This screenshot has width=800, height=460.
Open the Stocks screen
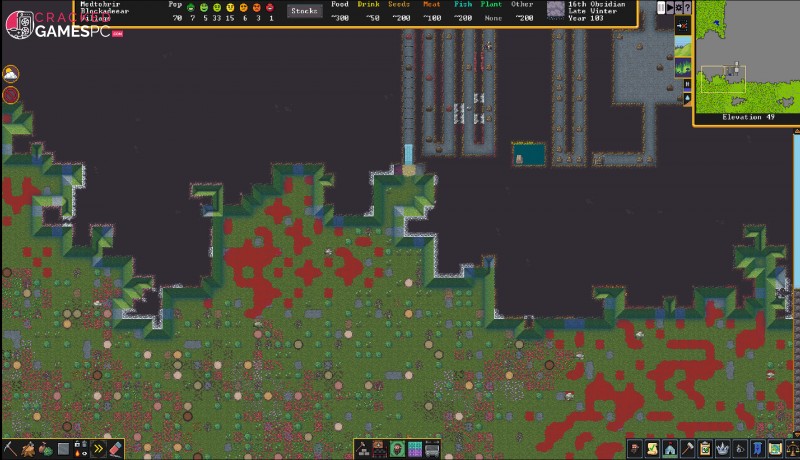pos(304,11)
